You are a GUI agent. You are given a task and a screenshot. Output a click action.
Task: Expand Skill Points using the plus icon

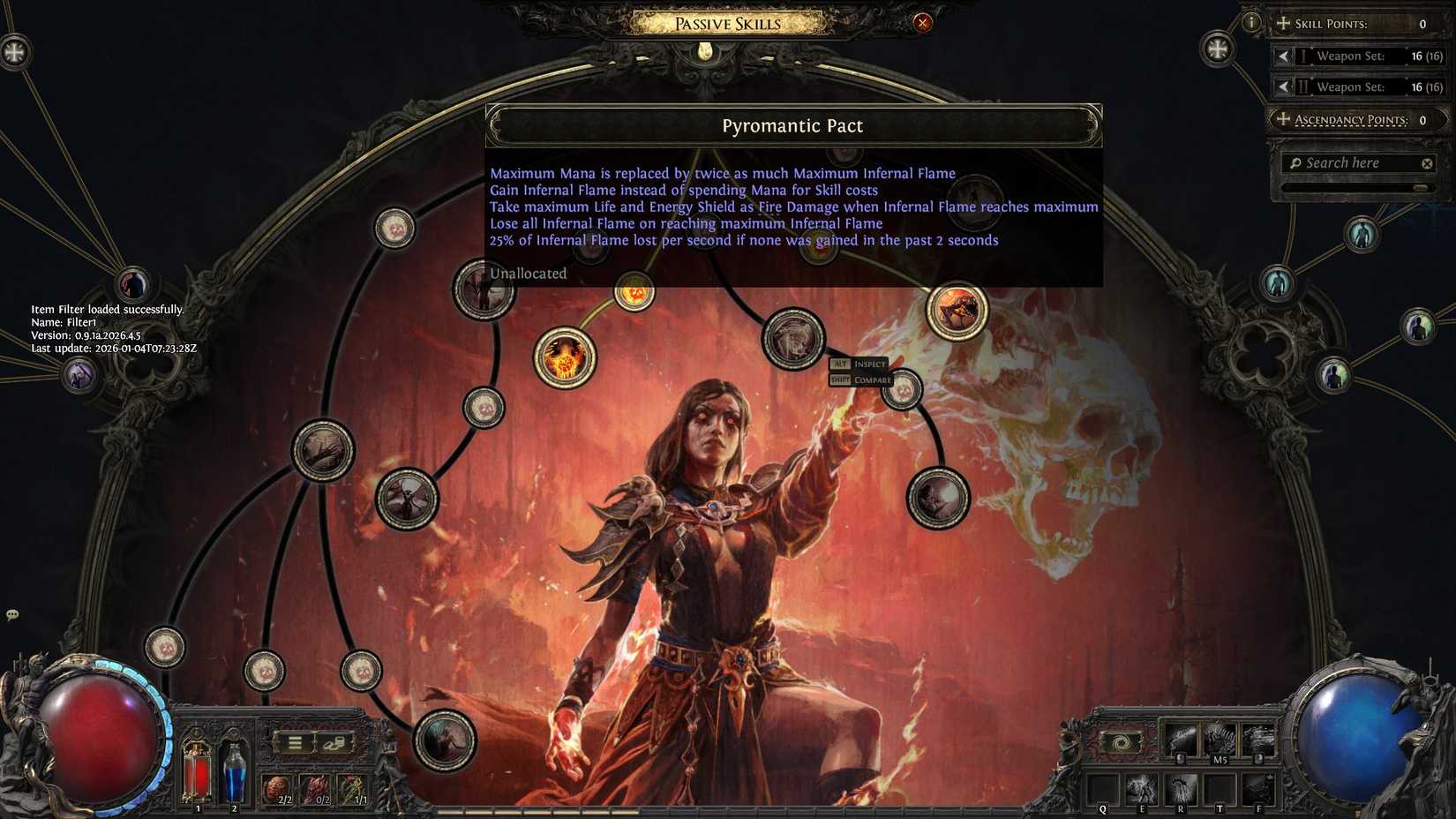coord(1285,22)
